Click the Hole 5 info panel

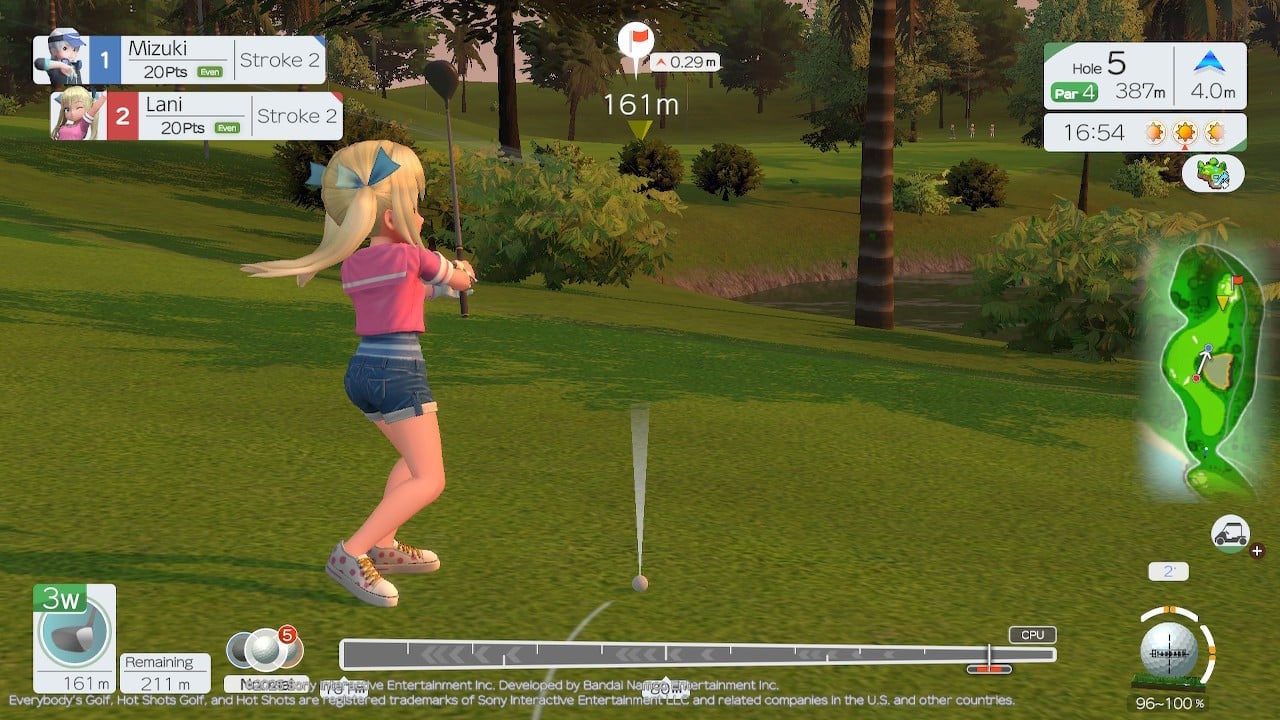coord(1145,76)
